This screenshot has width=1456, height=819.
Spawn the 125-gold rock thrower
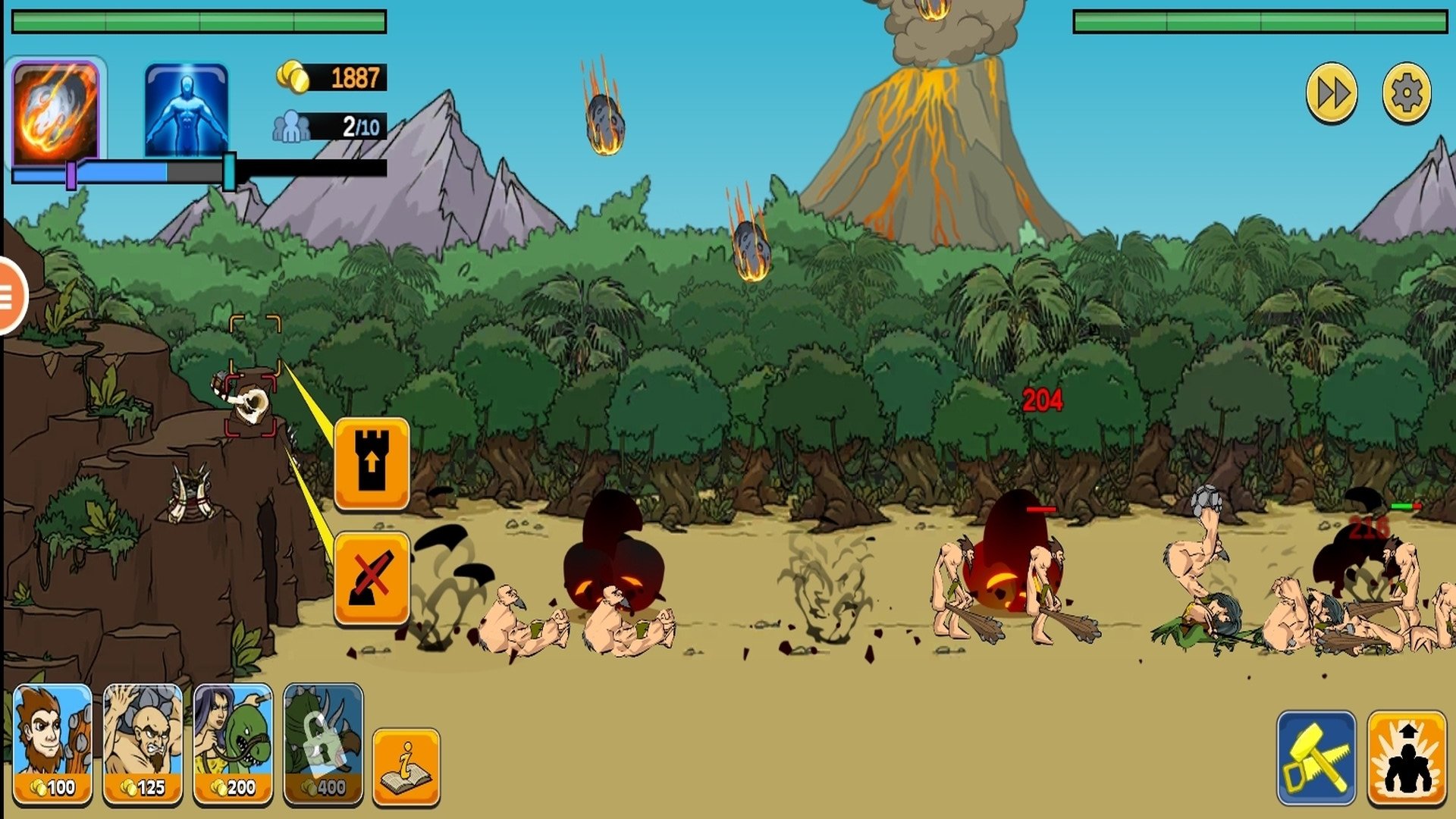[x=143, y=743]
